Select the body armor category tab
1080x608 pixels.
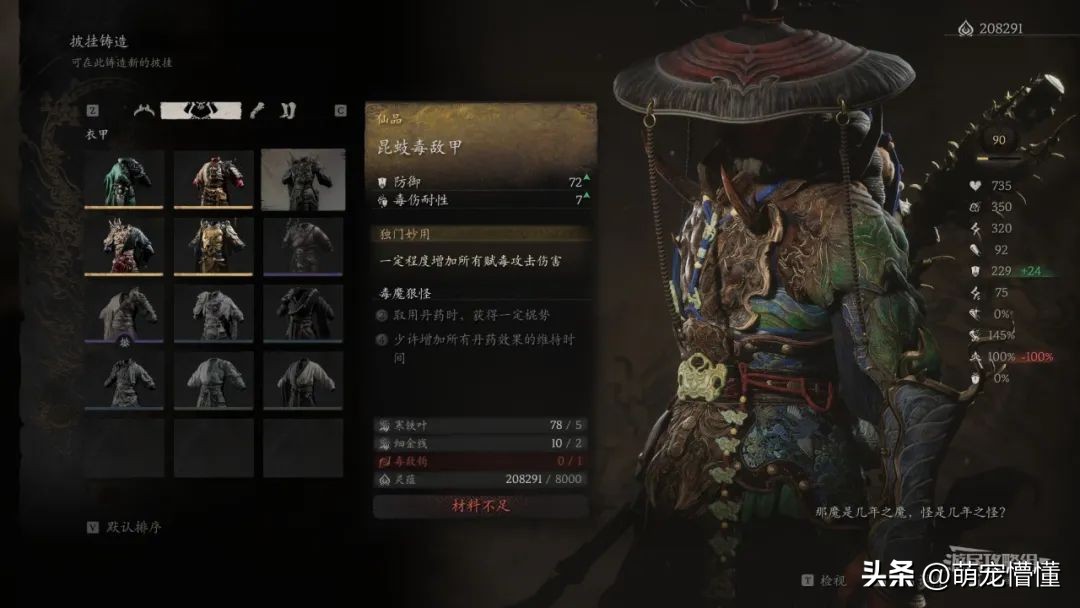[x=201, y=110]
